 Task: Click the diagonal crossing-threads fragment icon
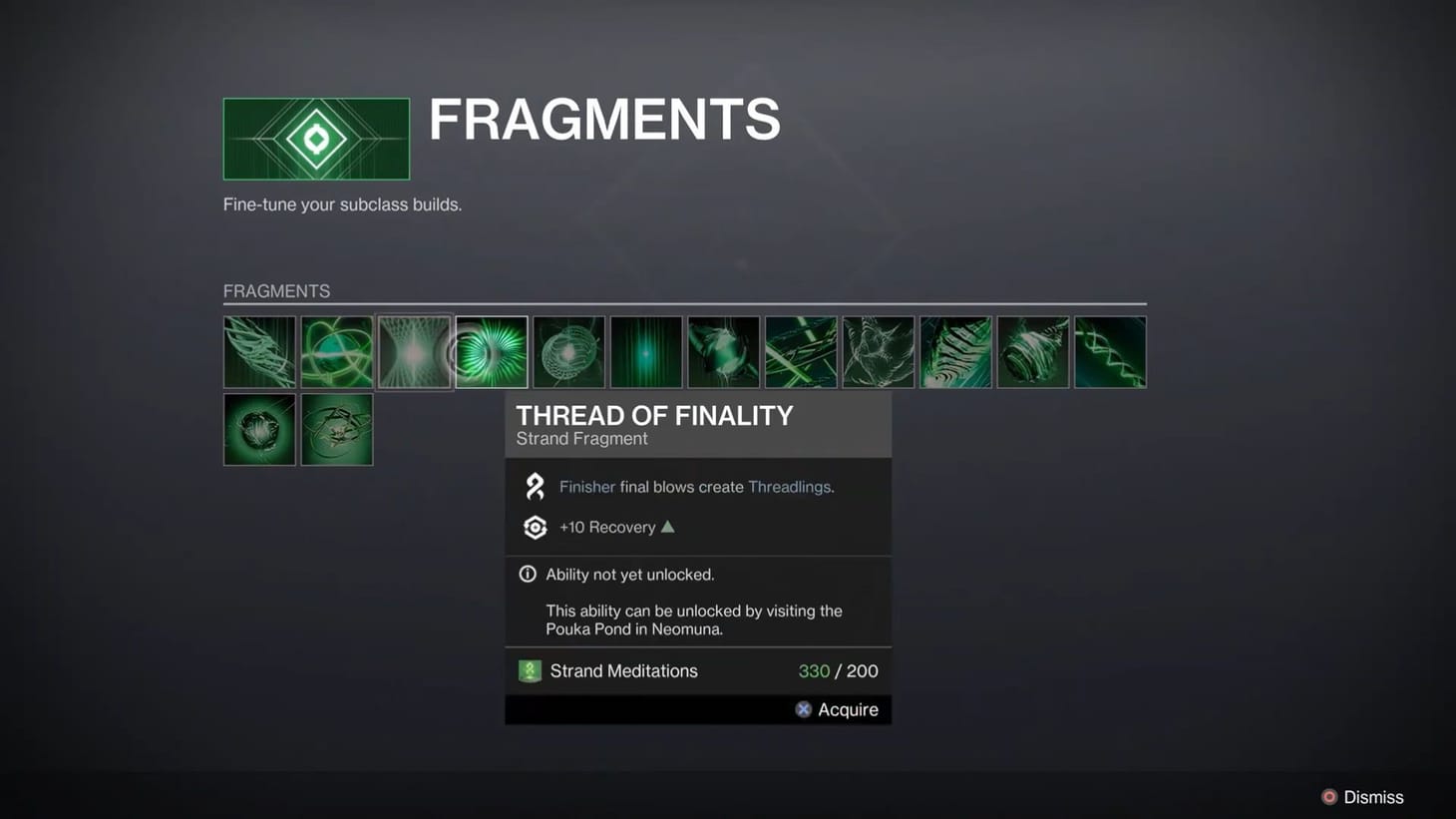click(800, 351)
